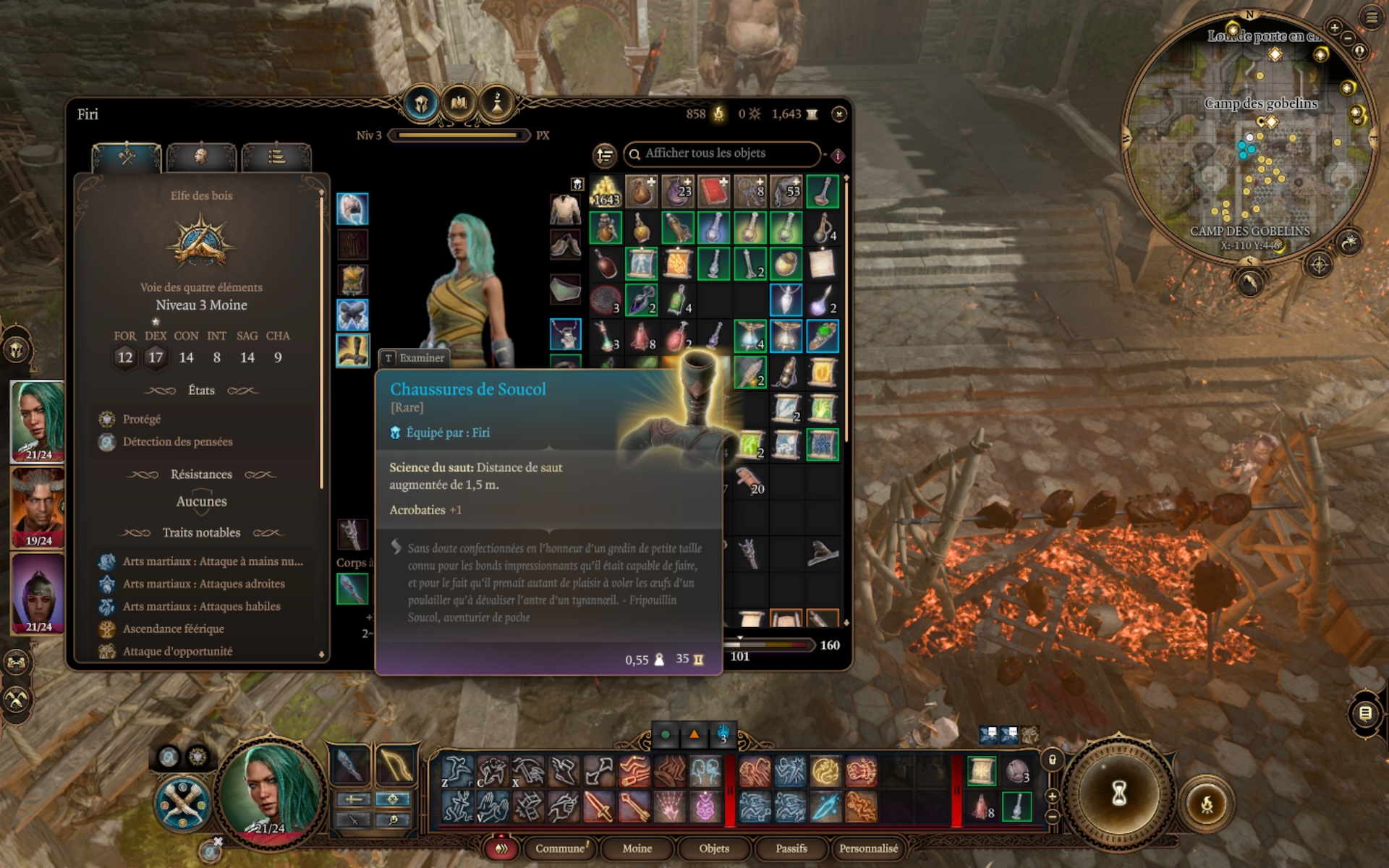The image size is (1389, 868).
Task: Open the Objets hotbar tab
Action: (x=714, y=848)
